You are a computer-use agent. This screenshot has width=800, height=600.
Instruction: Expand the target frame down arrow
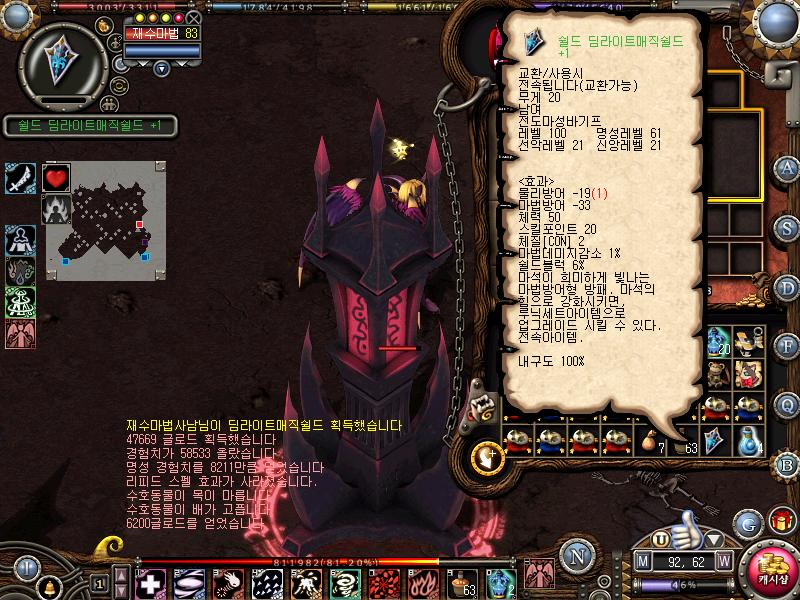coord(162,68)
